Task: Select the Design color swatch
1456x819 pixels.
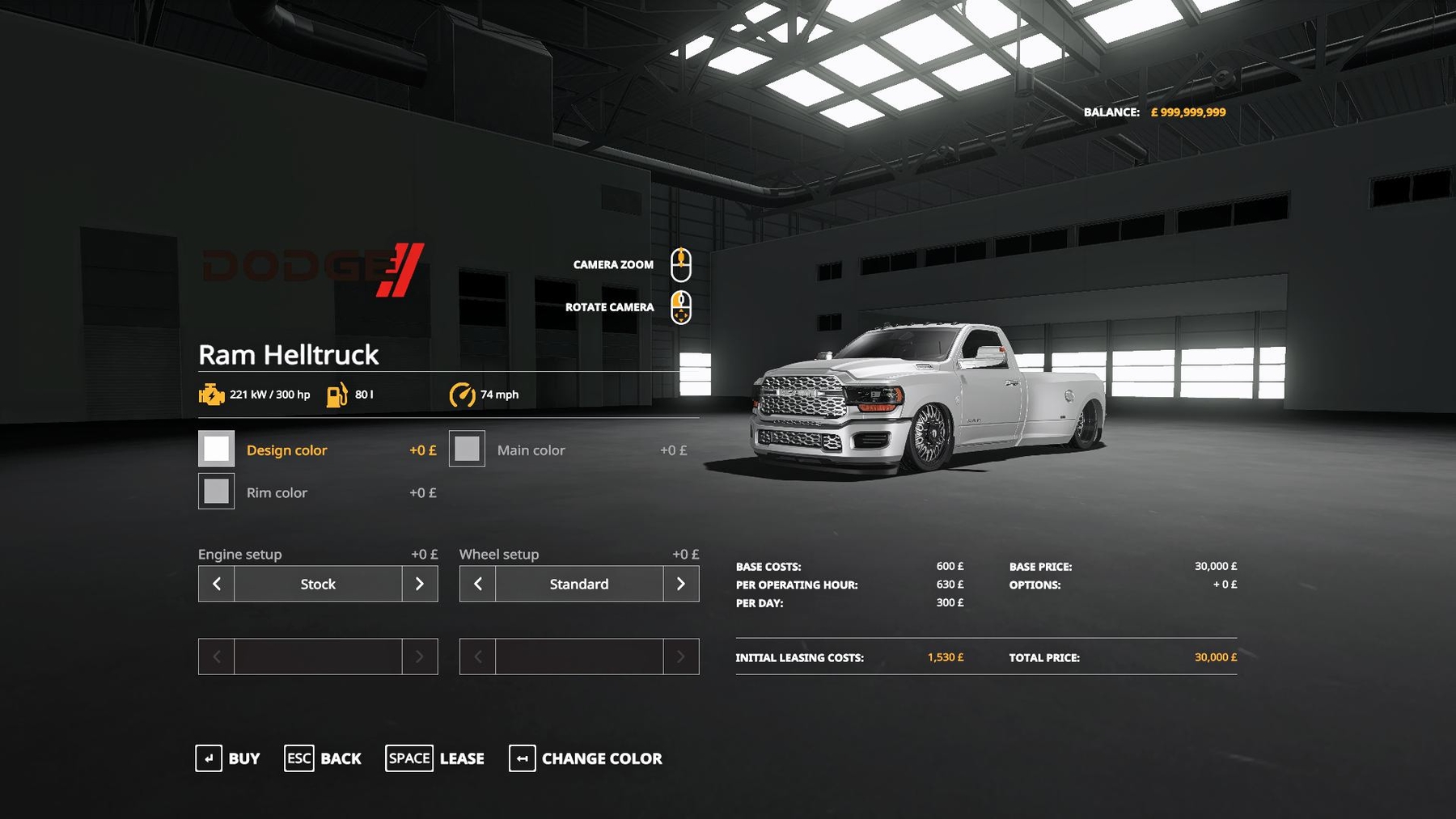Action: point(216,449)
